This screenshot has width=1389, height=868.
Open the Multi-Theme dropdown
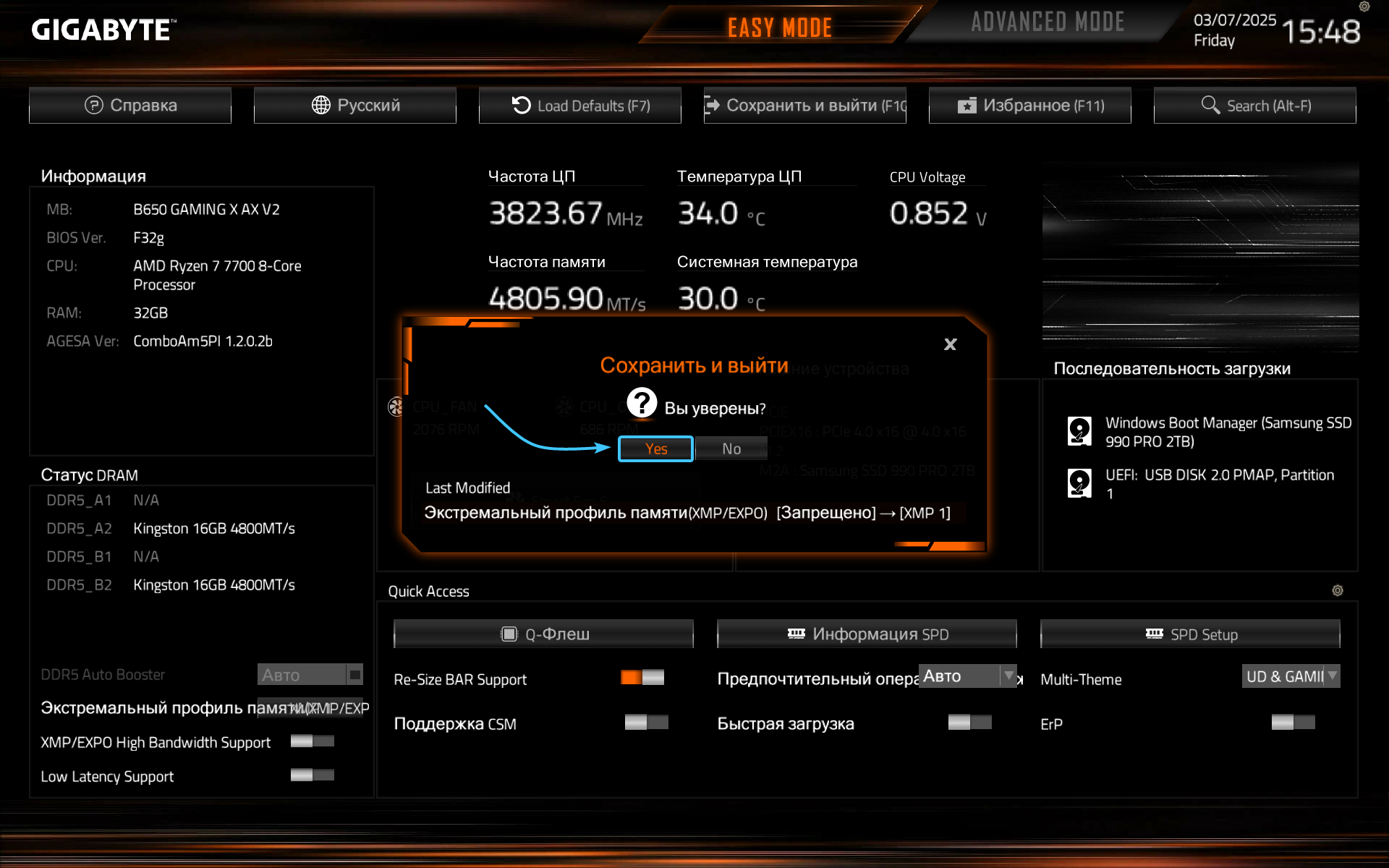point(1291,676)
